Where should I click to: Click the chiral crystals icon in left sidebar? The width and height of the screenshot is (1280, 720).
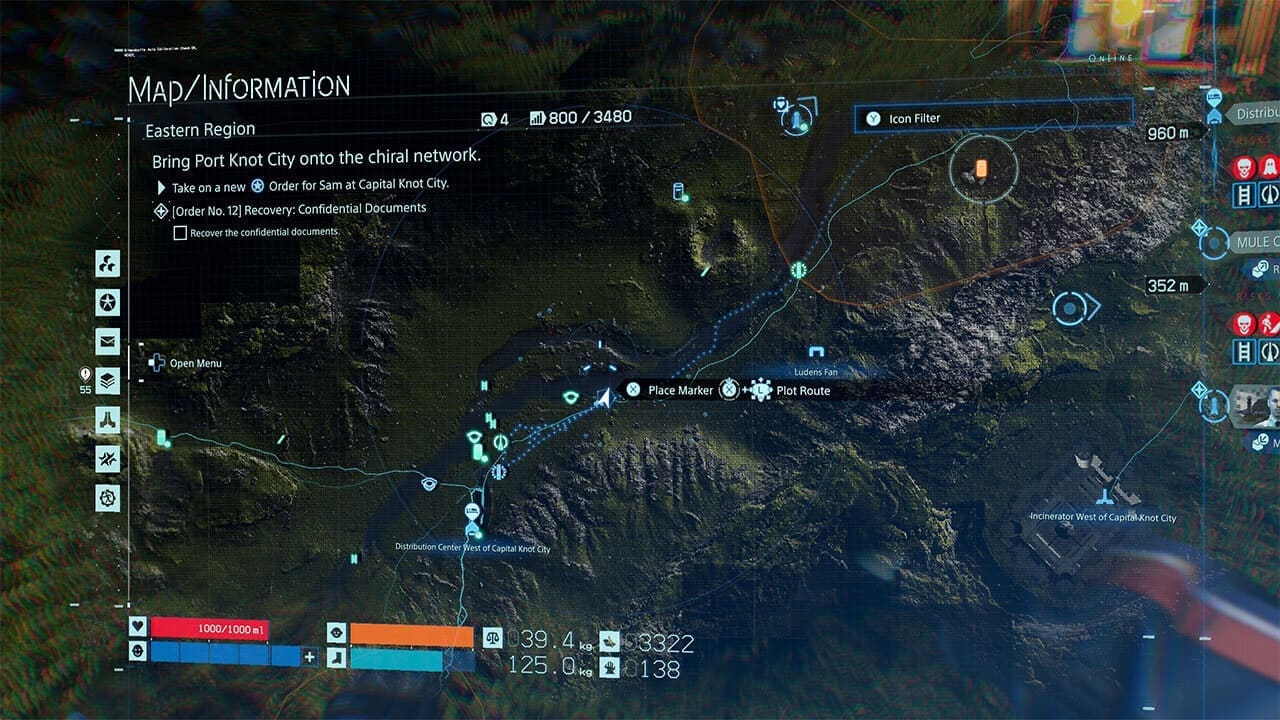pos(108,263)
